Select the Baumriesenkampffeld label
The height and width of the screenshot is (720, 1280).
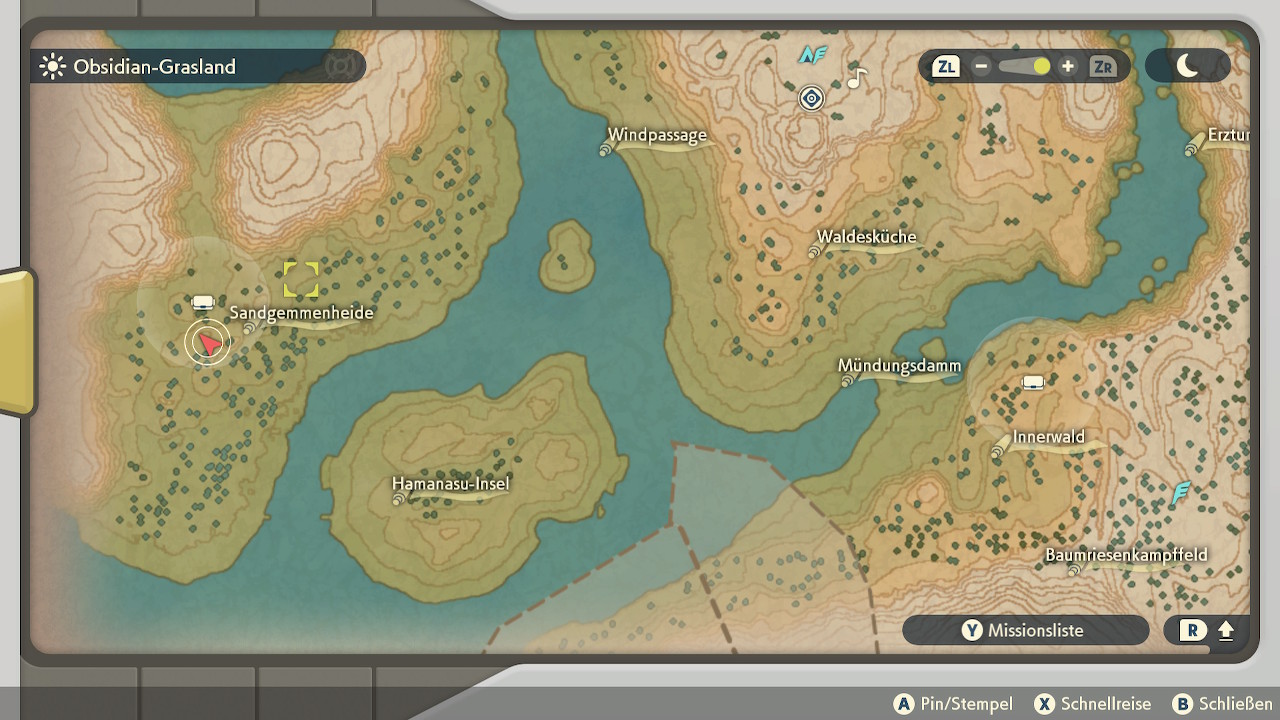(1127, 556)
